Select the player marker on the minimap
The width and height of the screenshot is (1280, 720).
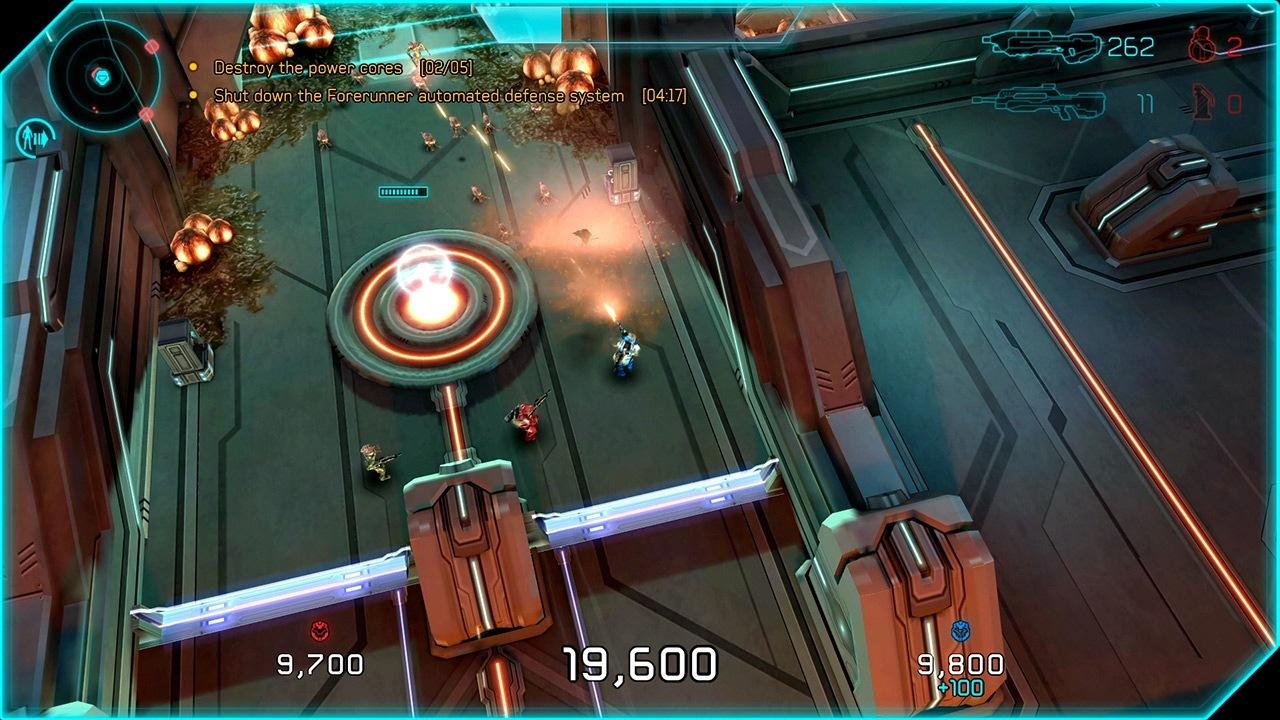tap(102, 78)
